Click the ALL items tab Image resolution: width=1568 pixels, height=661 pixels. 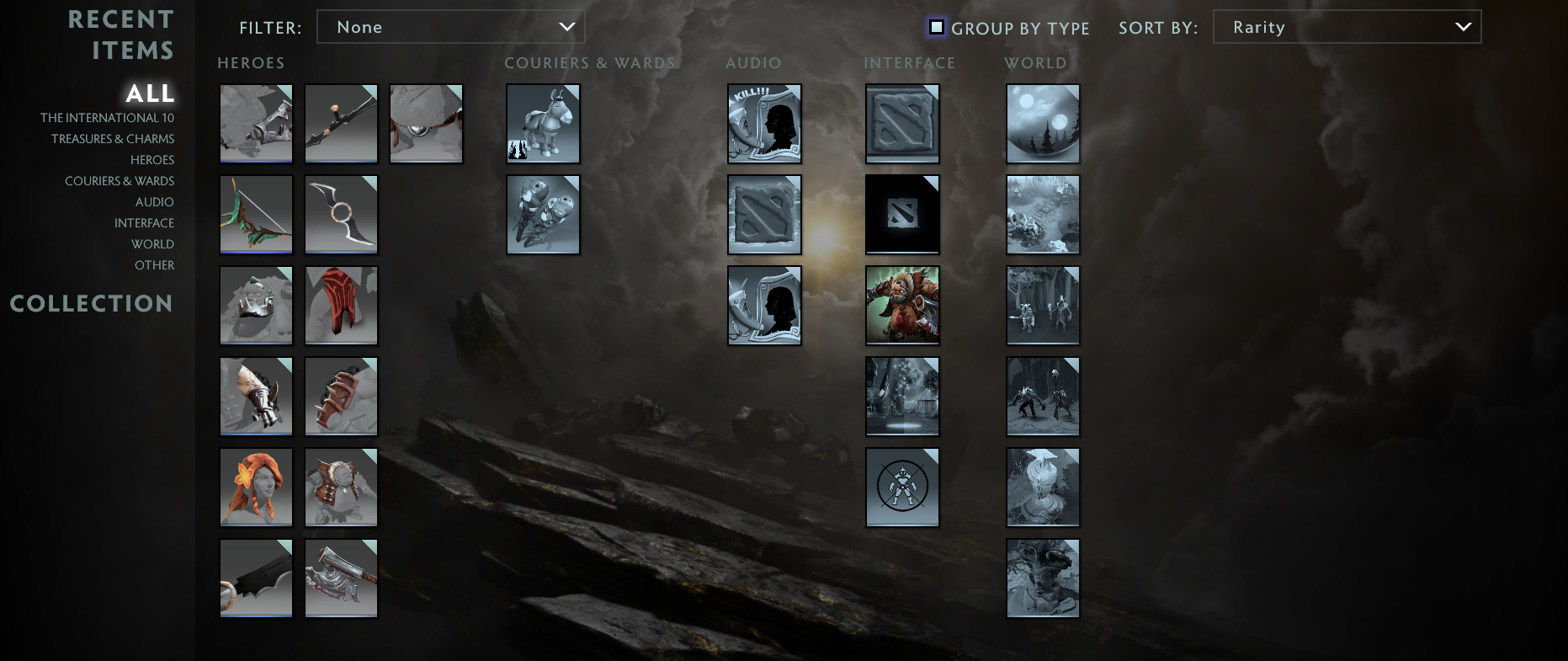[150, 93]
